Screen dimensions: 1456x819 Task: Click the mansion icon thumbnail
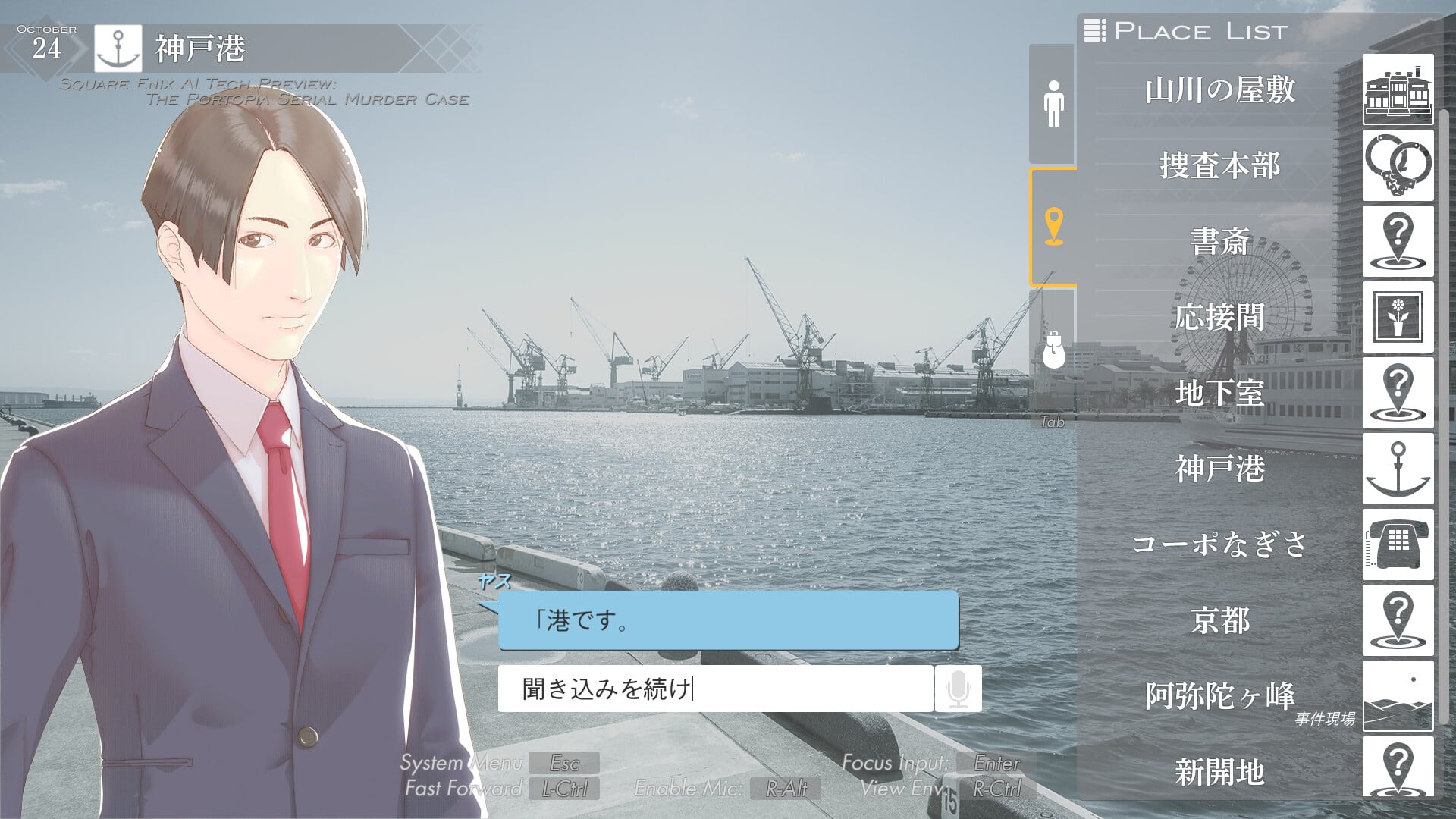(x=1398, y=89)
